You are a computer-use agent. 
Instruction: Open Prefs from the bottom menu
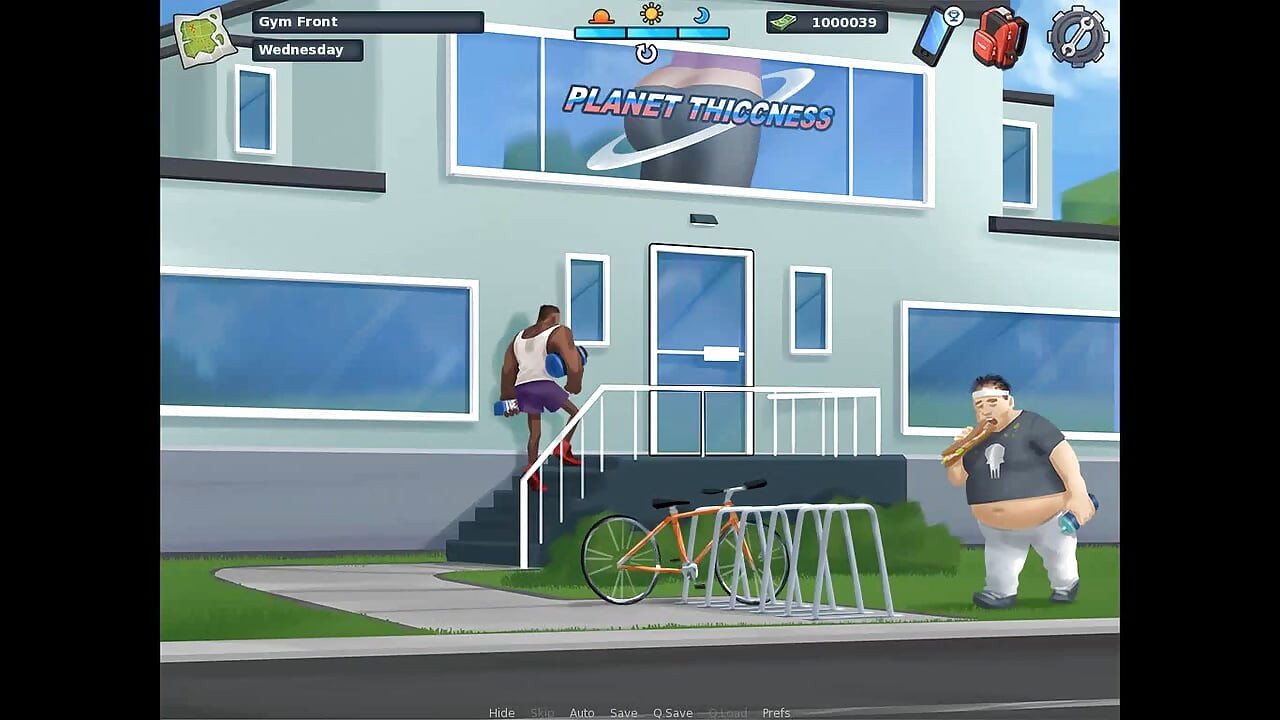(776, 712)
